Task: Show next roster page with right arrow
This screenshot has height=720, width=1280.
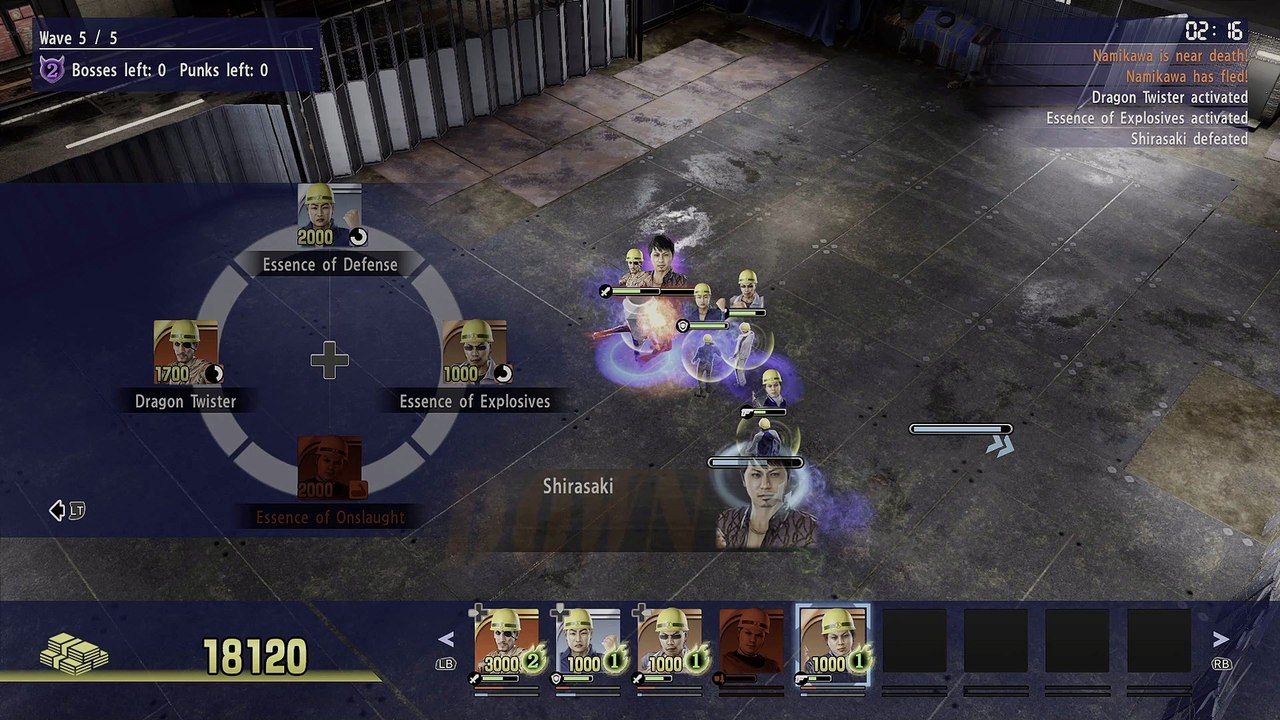Action: [1221, 640]
